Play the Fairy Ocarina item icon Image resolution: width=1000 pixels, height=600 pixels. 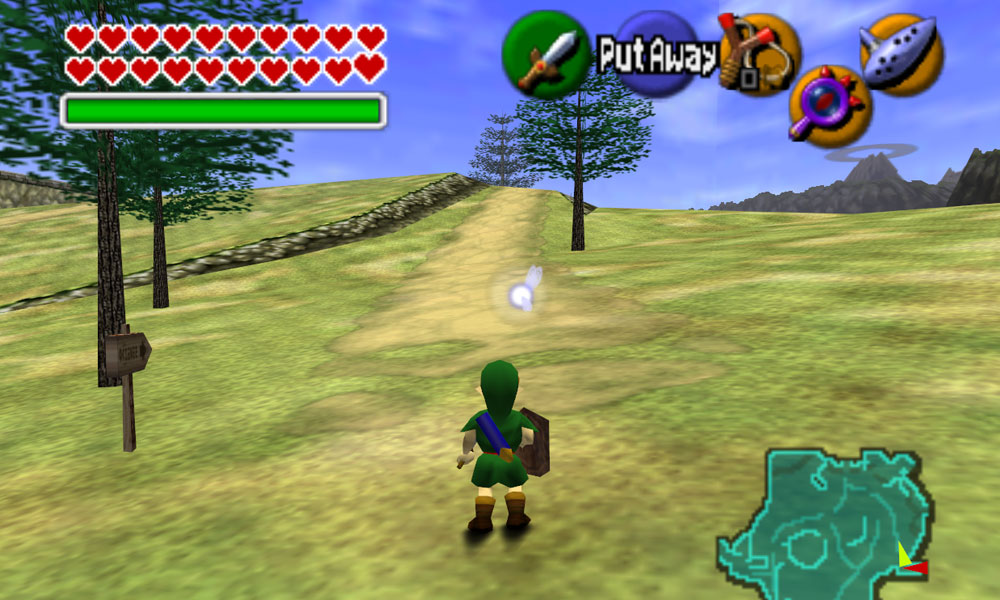point(901,55)
